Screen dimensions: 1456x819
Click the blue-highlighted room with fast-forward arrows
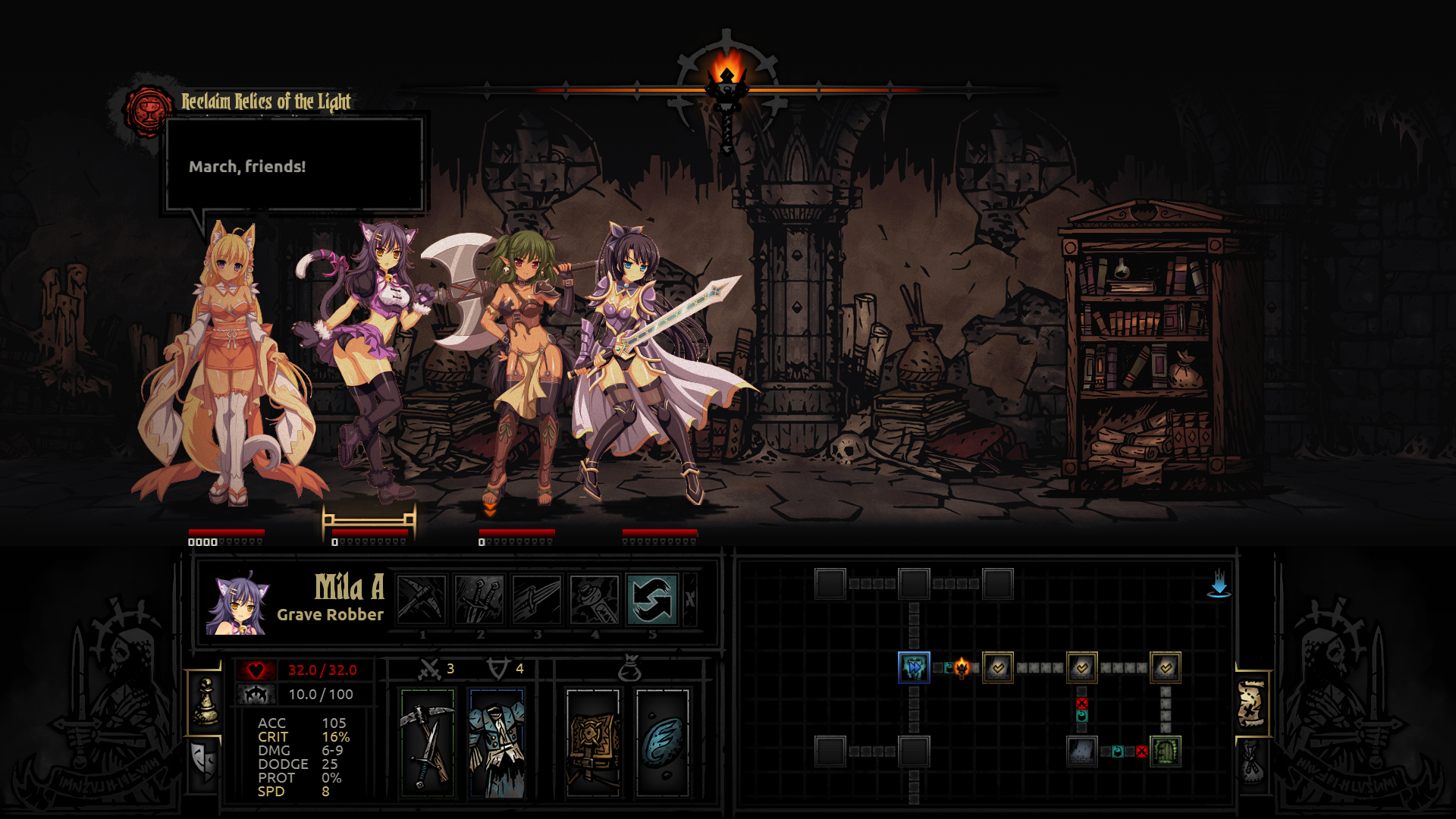tap(914, 667)
